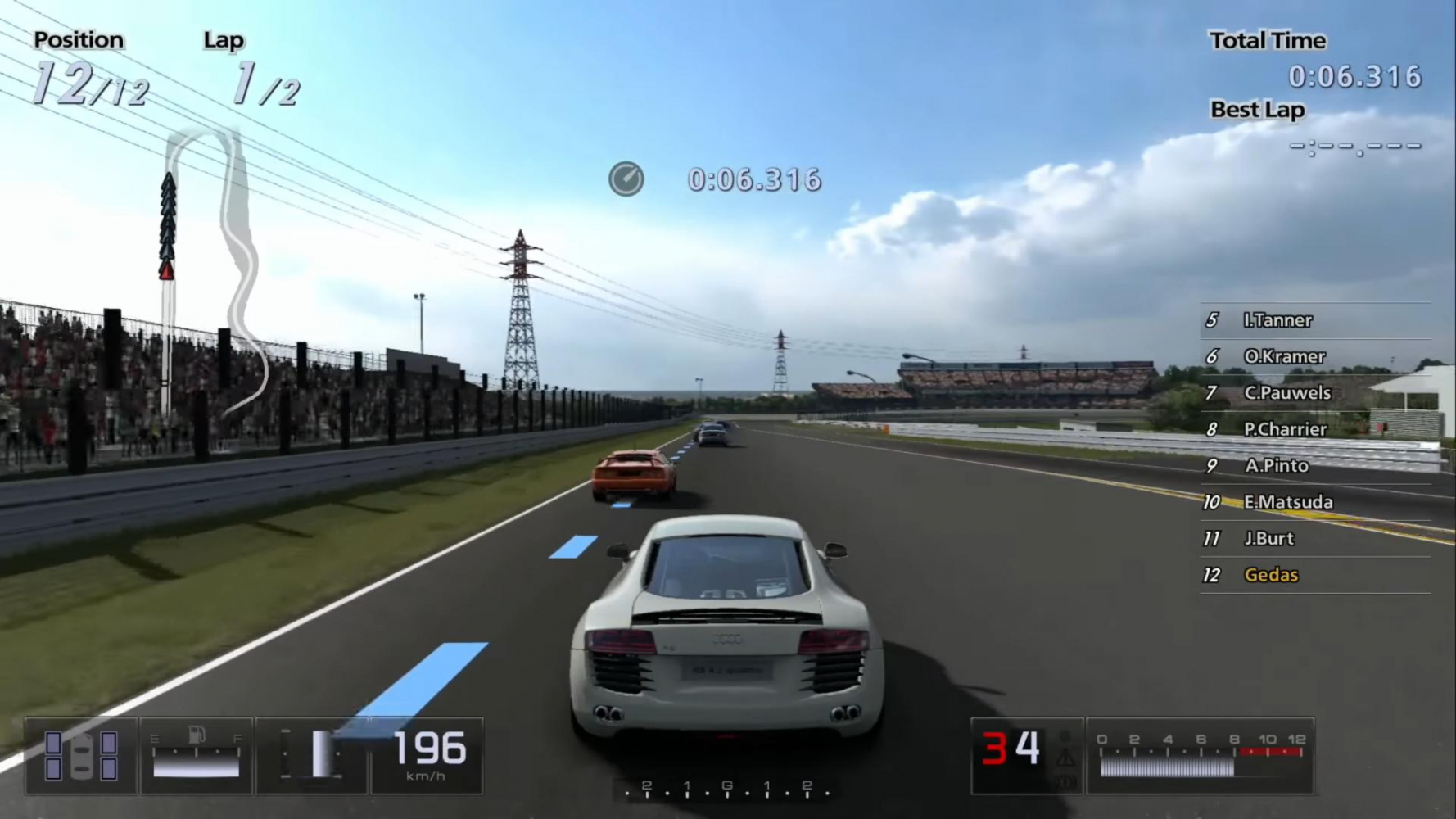Click the stopwatch icon beside lap timer

coord(626,179)
